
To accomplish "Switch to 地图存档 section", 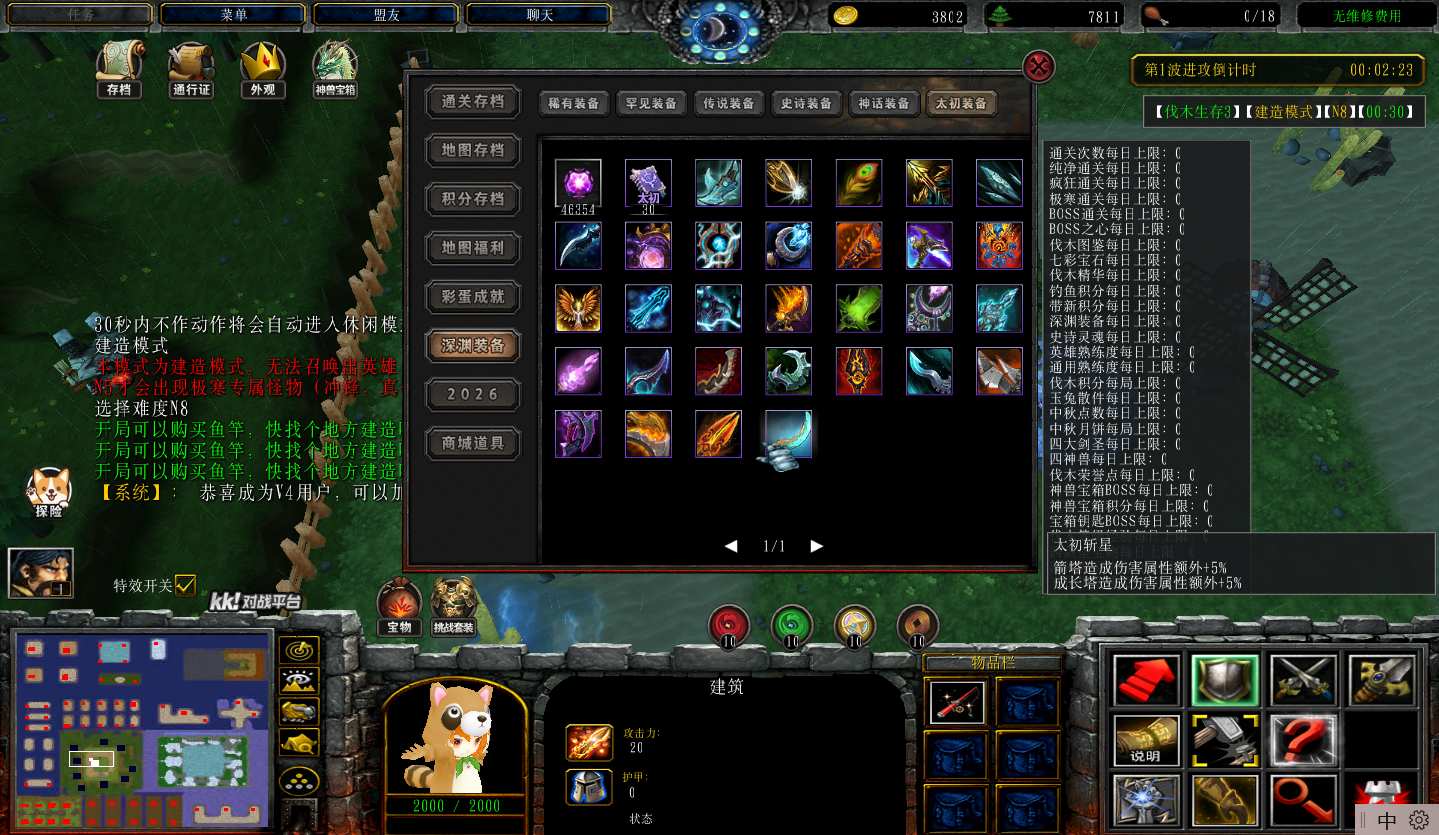I will click(473, 150).
